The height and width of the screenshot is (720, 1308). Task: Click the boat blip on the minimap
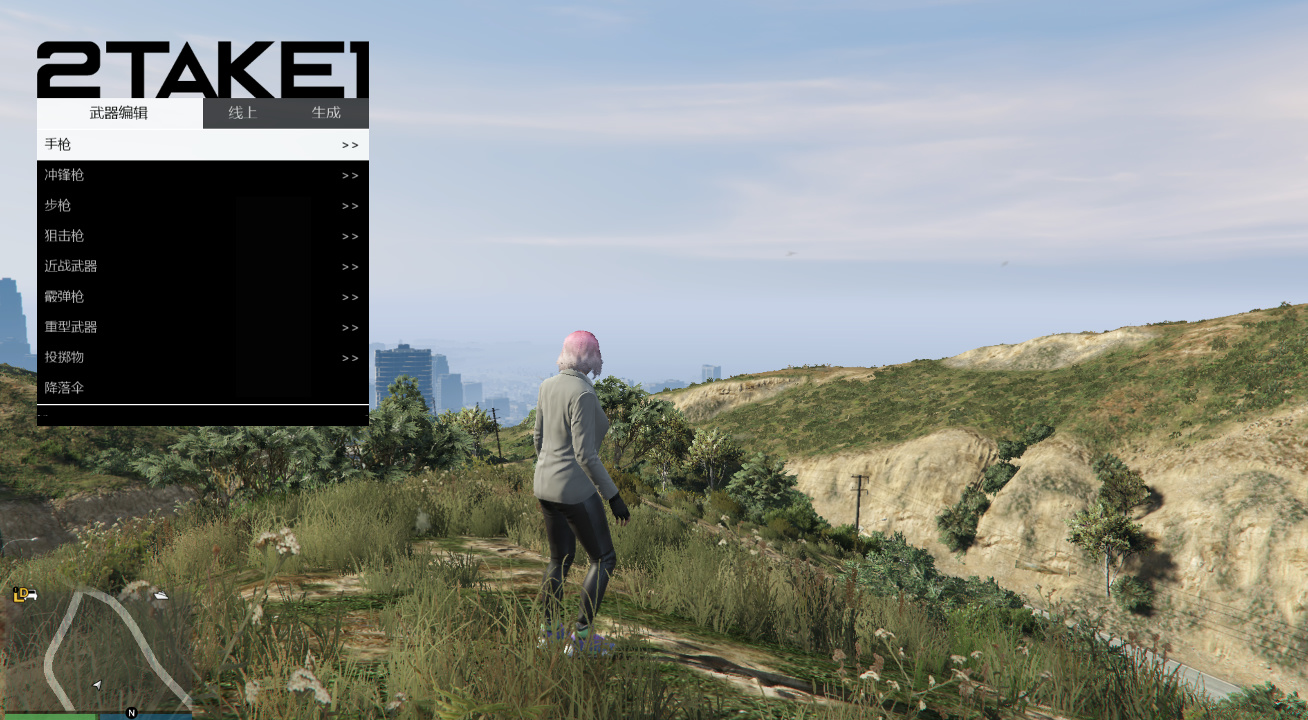[161, 596]
